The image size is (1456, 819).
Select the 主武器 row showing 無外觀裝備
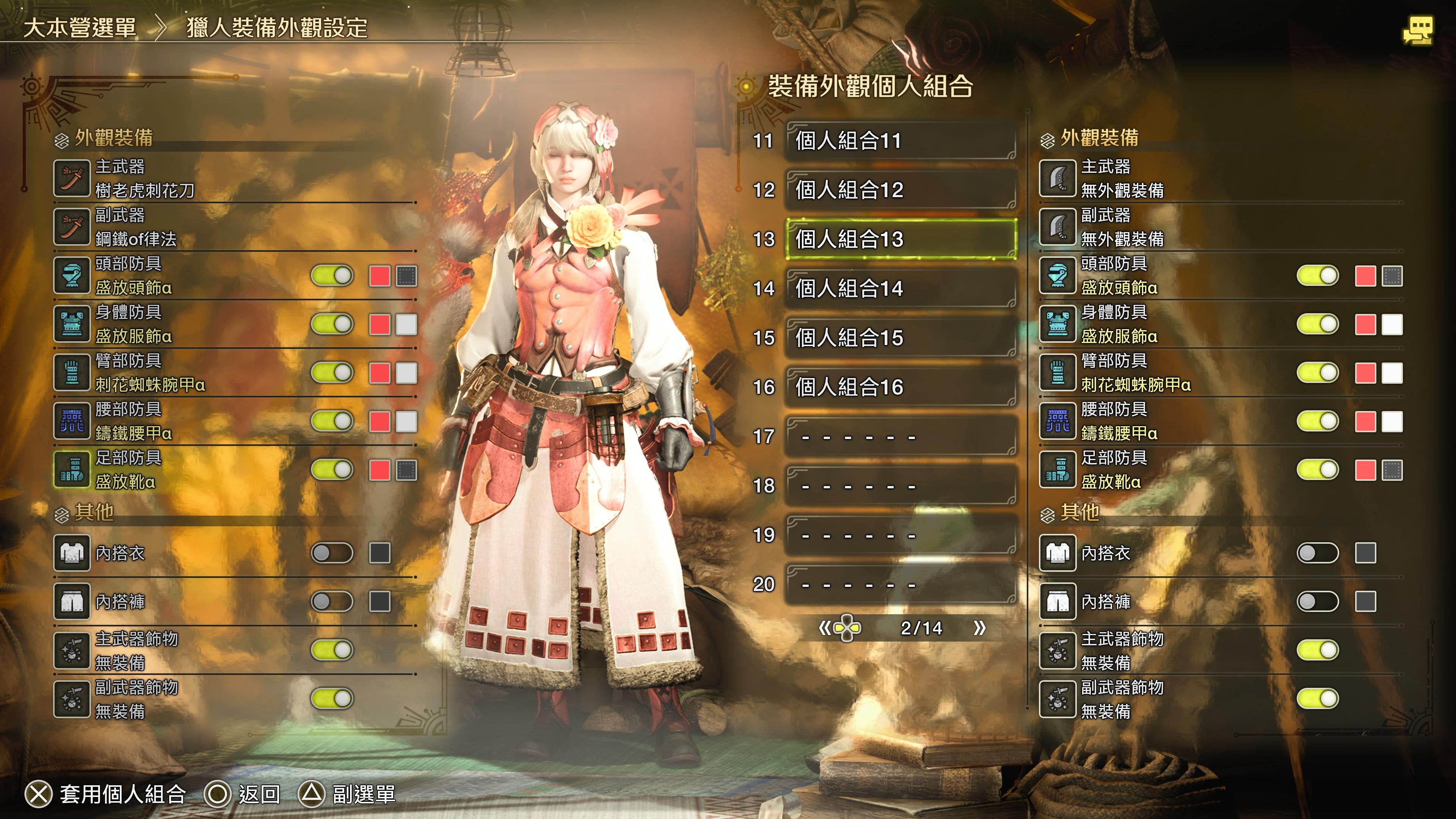[1221, 178]
